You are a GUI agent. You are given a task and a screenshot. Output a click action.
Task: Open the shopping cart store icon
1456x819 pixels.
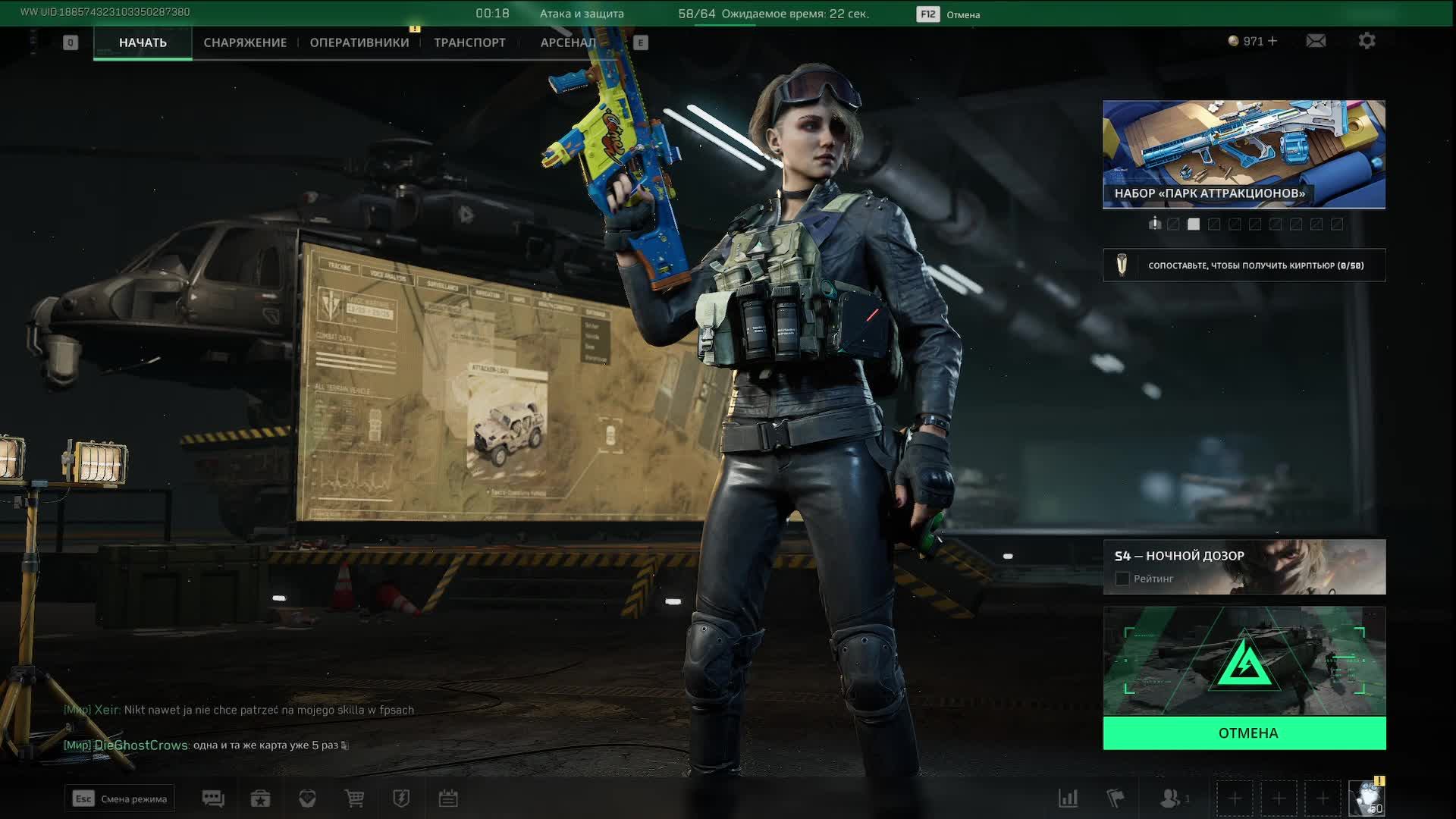(354, 799)
